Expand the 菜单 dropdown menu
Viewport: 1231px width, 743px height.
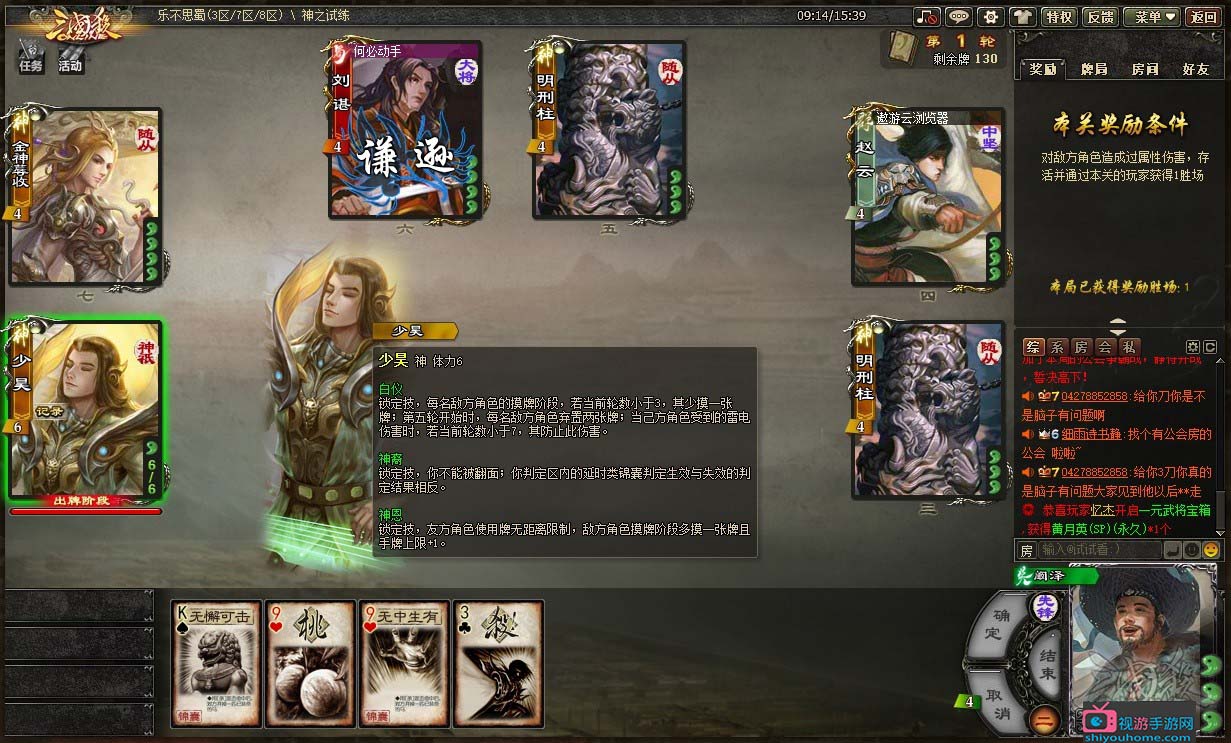point(1151,16)
